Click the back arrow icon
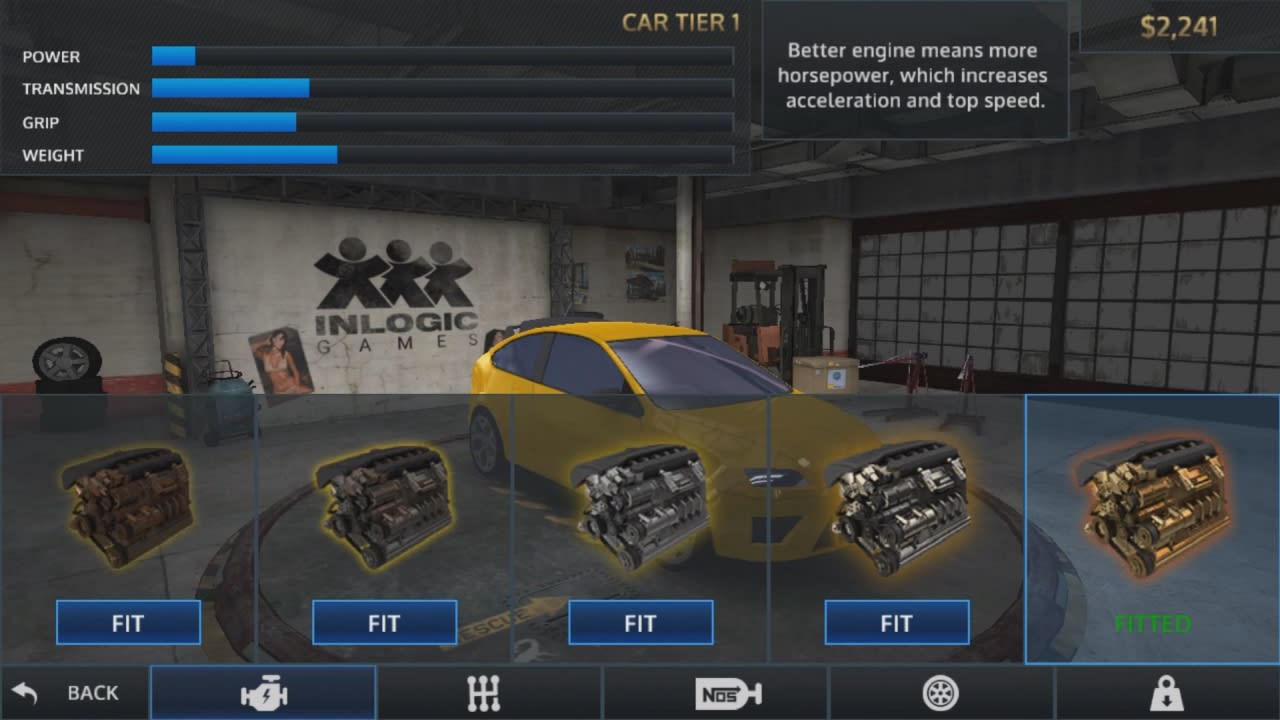Image resolution: width=1280 pixels, height=720 pixels. [x=28, y=691]
